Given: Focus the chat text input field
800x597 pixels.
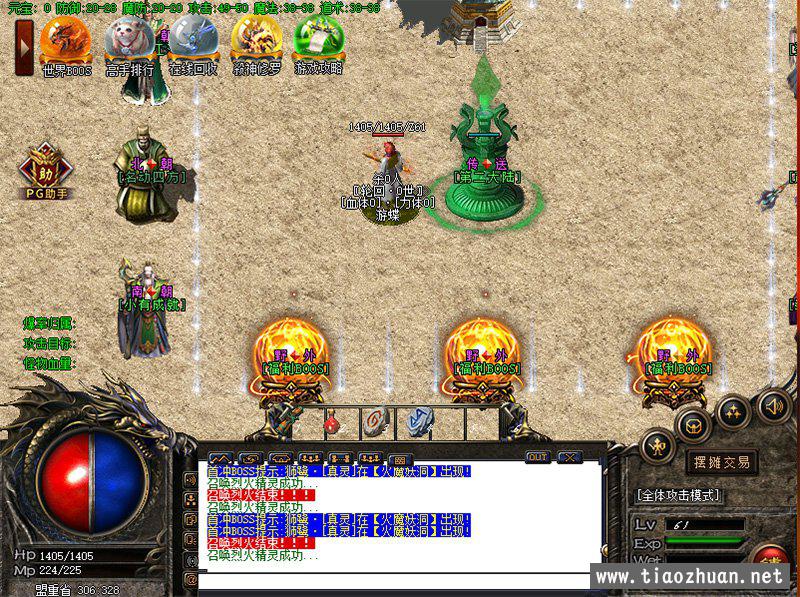Looking at the screenshot, I should point(400,580).
